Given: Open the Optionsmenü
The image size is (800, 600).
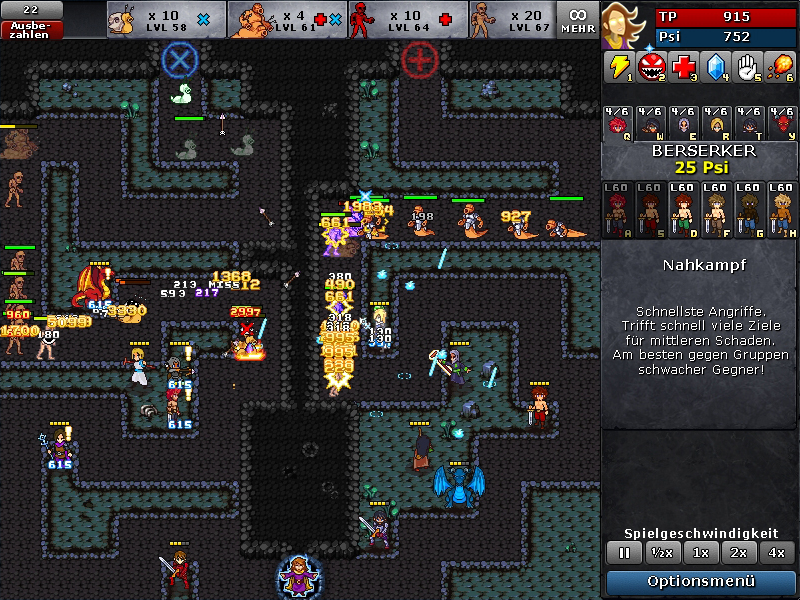Looking at the screenshot, I should [701, 581].
